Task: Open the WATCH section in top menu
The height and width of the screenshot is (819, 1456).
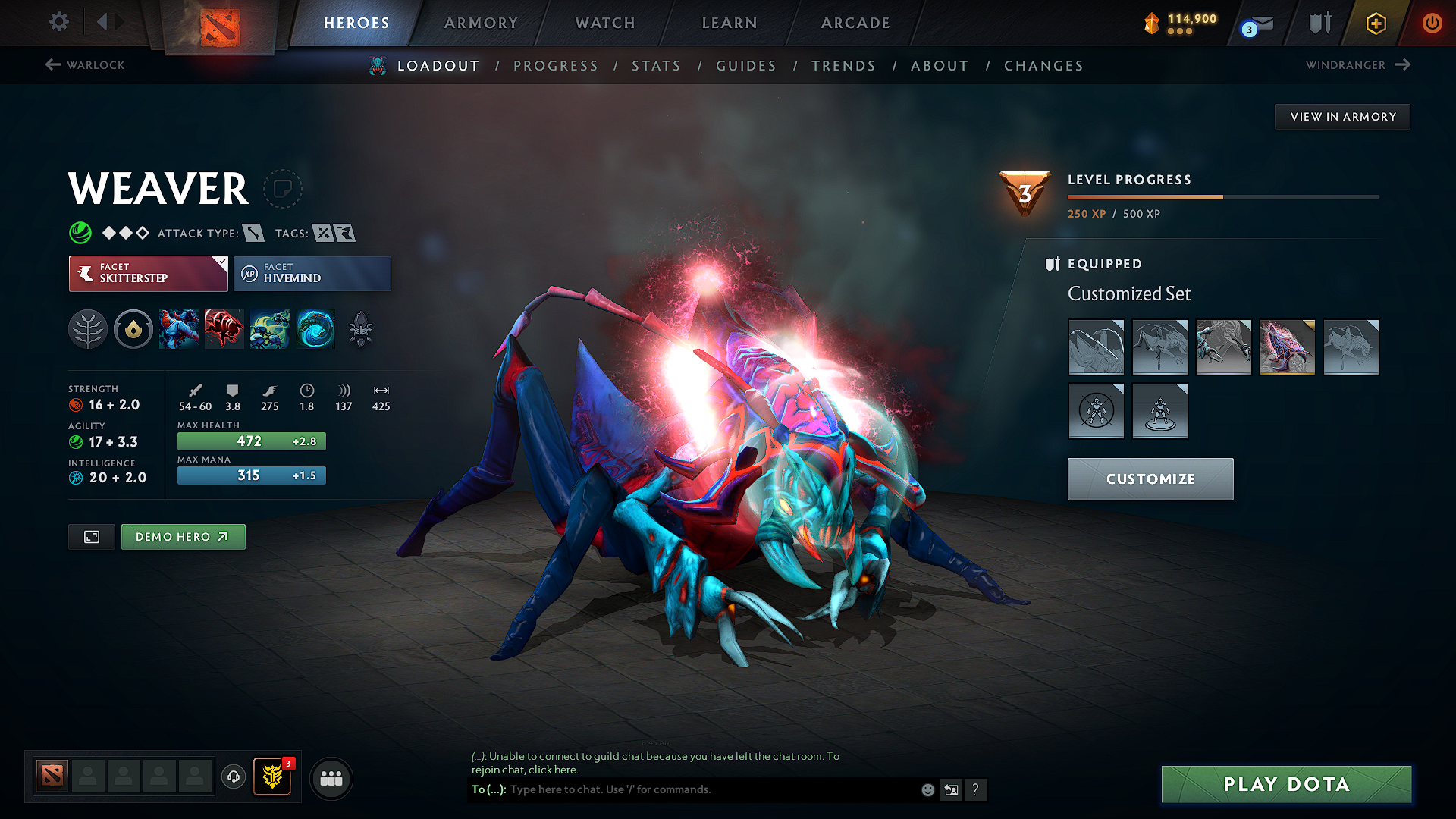Action: 604,23
